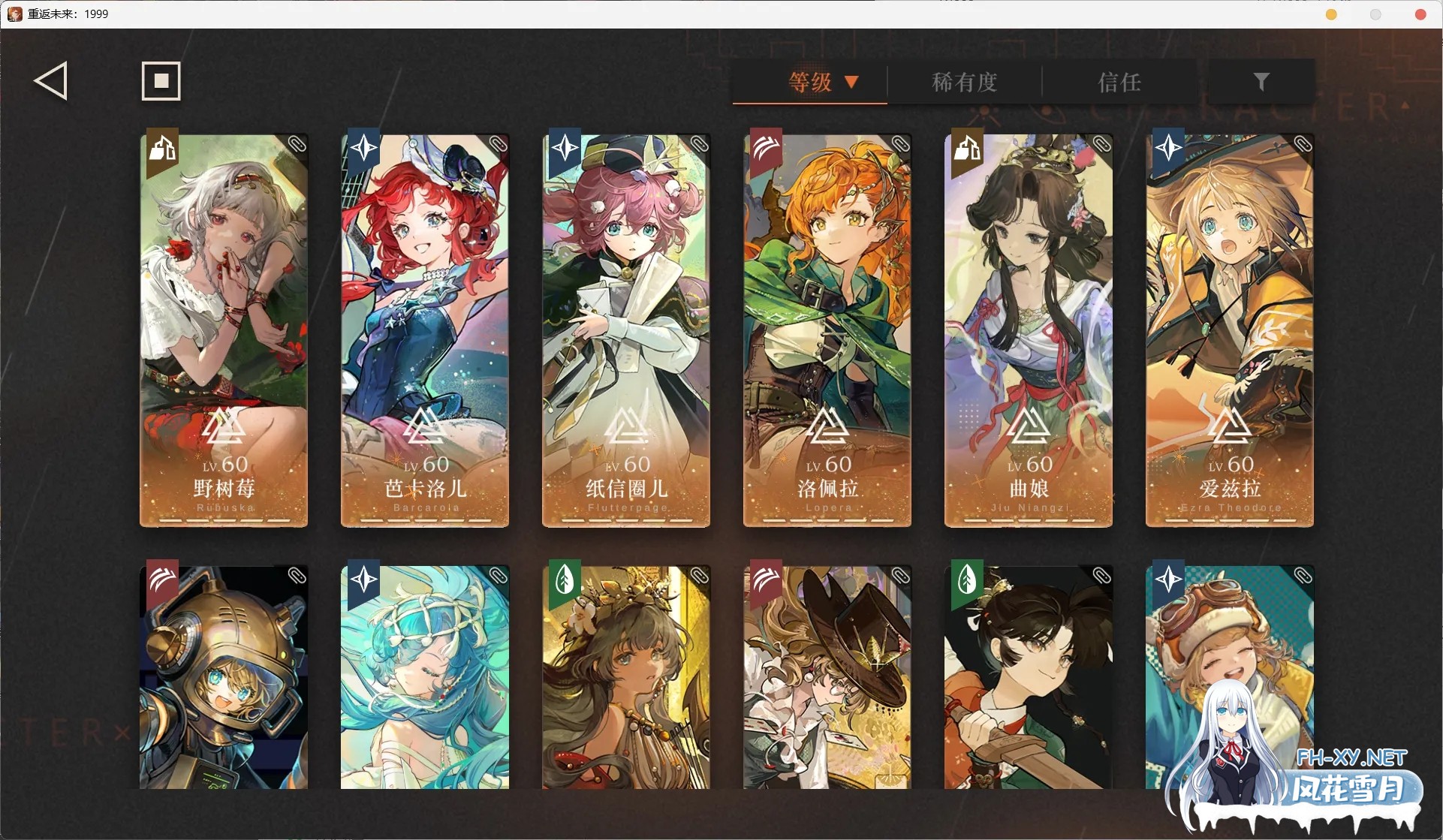Select the 等级 sort button
The height and width of the screenshot is (840, 1443).
tap(809, 83)
